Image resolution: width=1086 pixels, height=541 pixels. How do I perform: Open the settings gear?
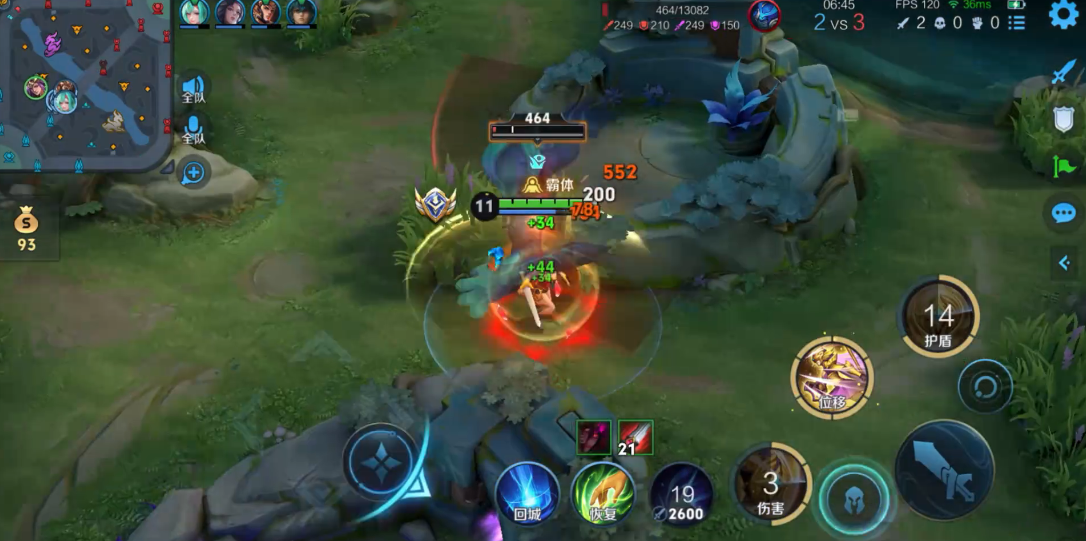[x=1063, y=15]
